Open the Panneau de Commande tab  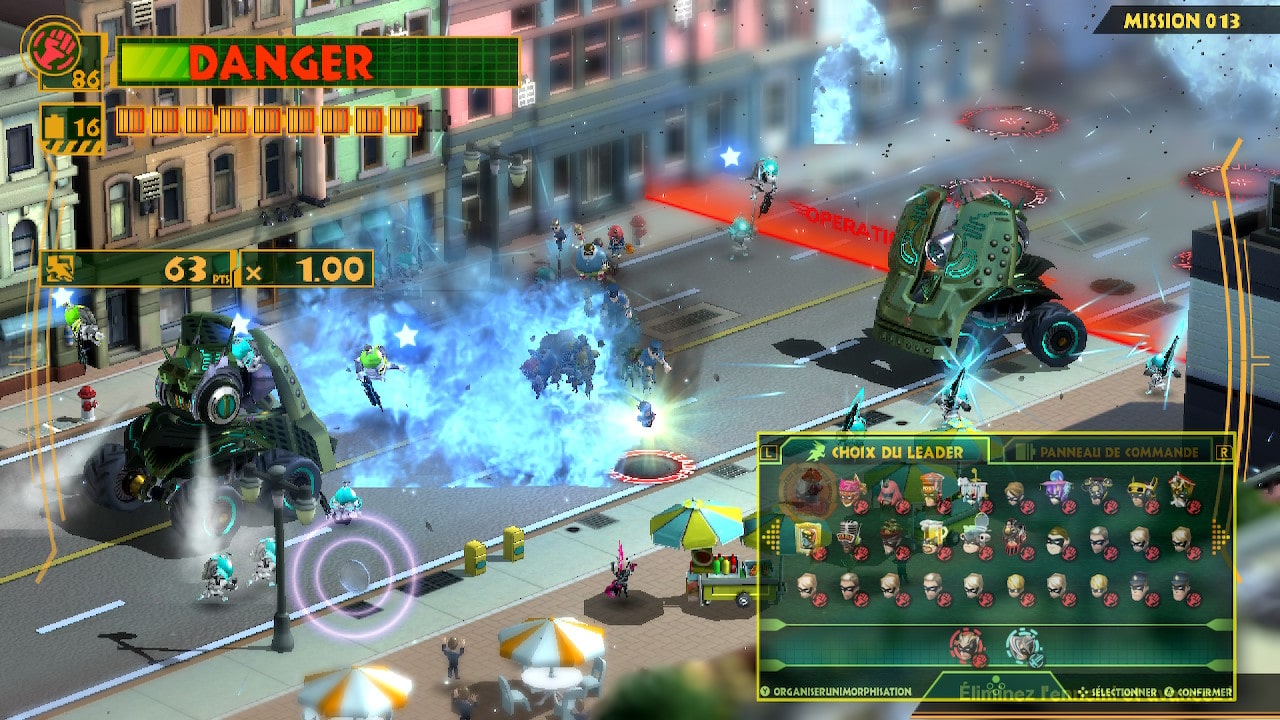coord(1106,452)
